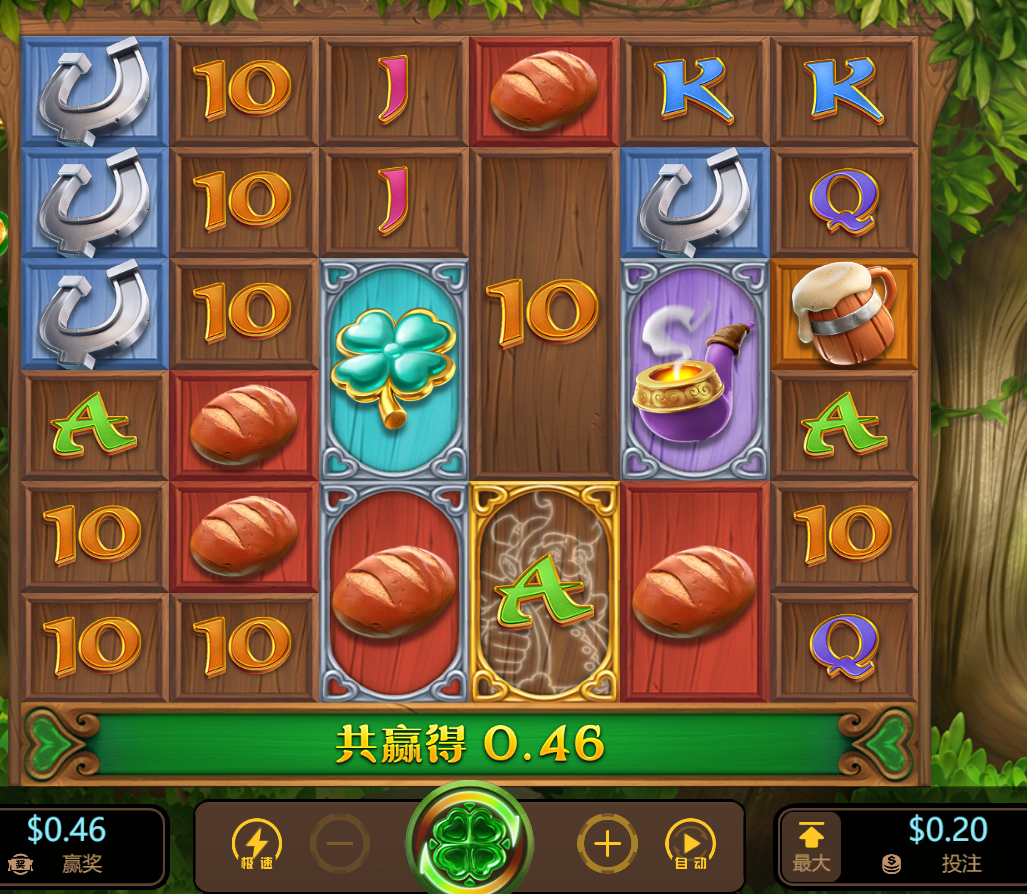Set the bet to 最大 maximum
The width and height of the screenshot is (1027, 894).
click(811, 845)
